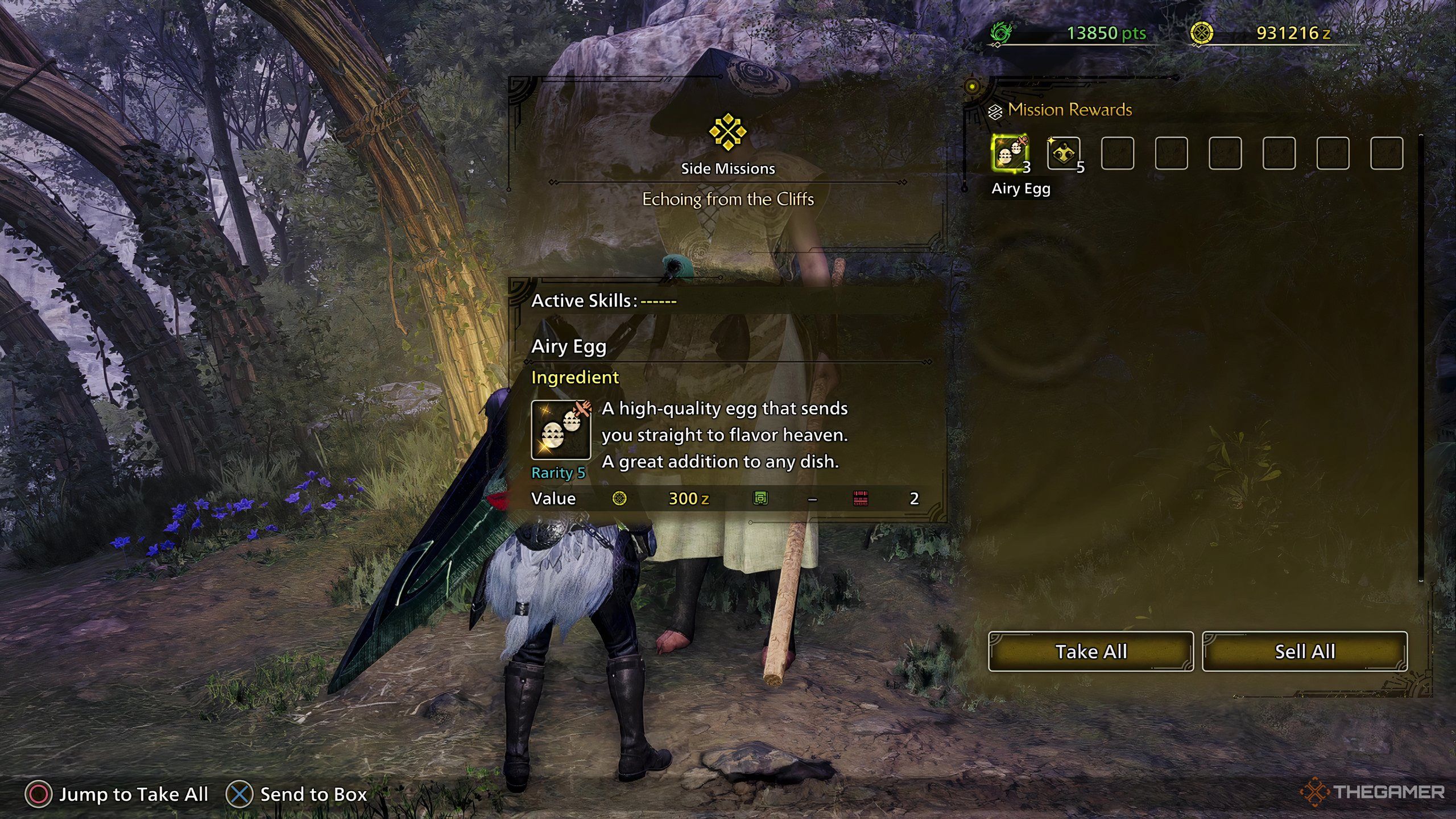Choose Sell All rewards

point(1305,651)
